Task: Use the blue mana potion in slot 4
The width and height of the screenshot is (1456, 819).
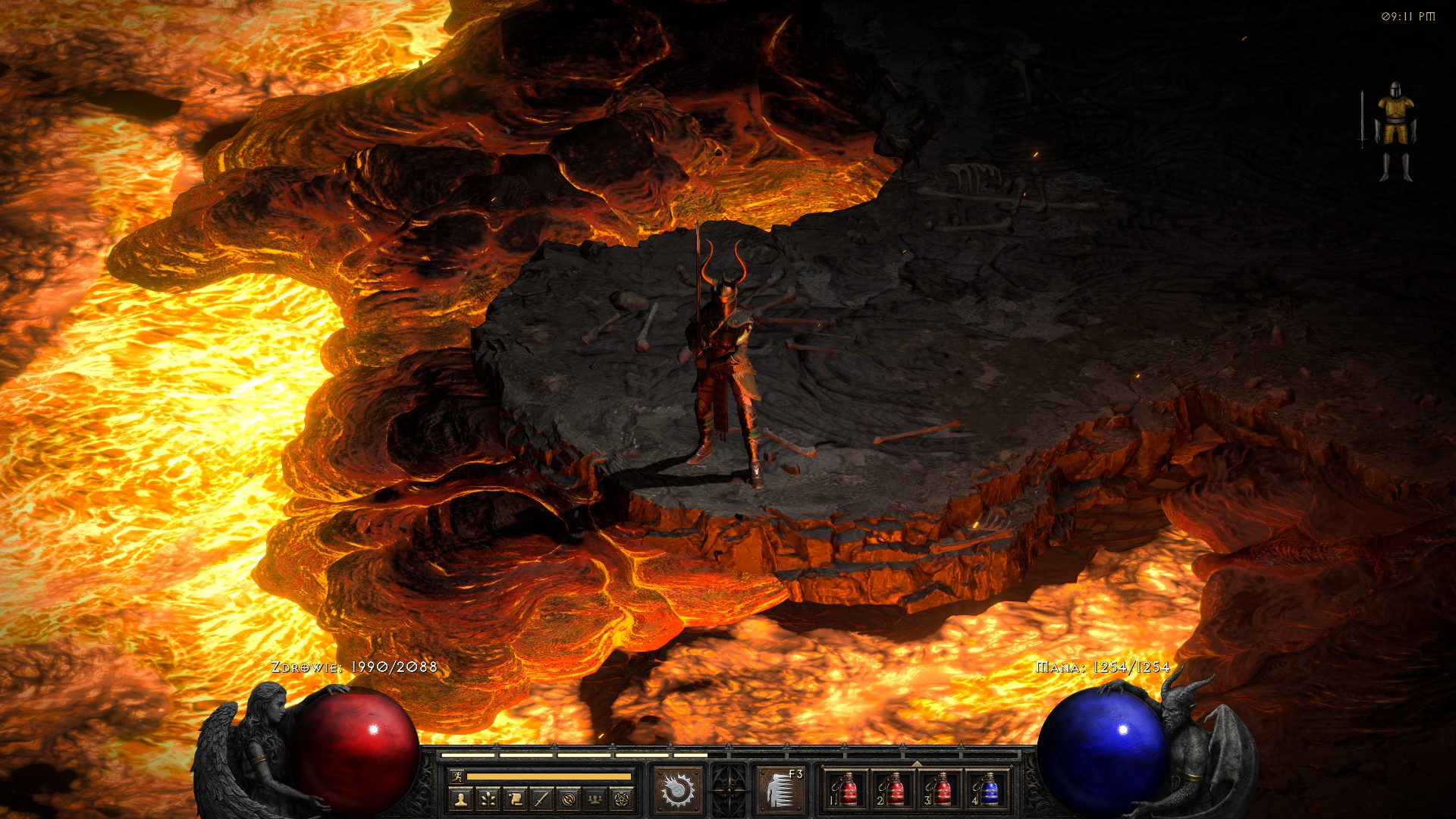Action: (987, 790)
